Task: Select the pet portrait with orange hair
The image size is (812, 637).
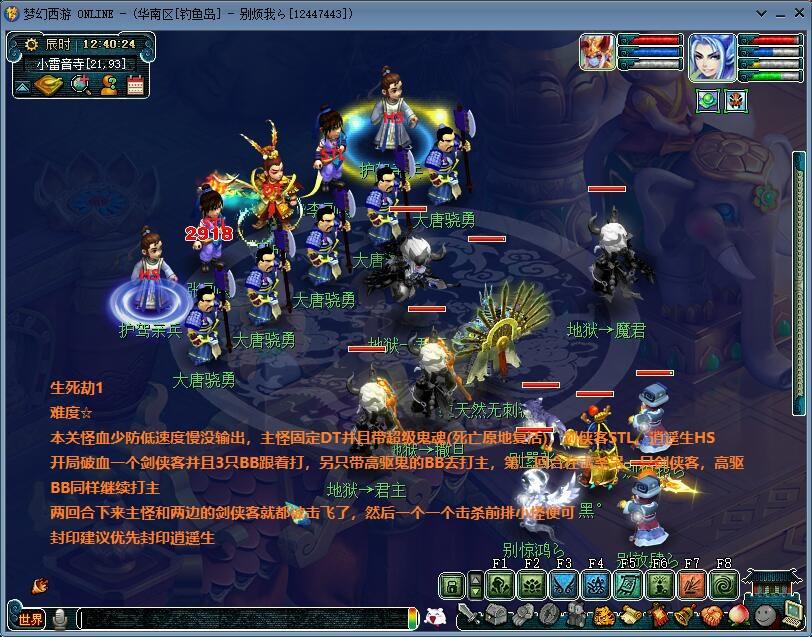Action: coord(597,53)
